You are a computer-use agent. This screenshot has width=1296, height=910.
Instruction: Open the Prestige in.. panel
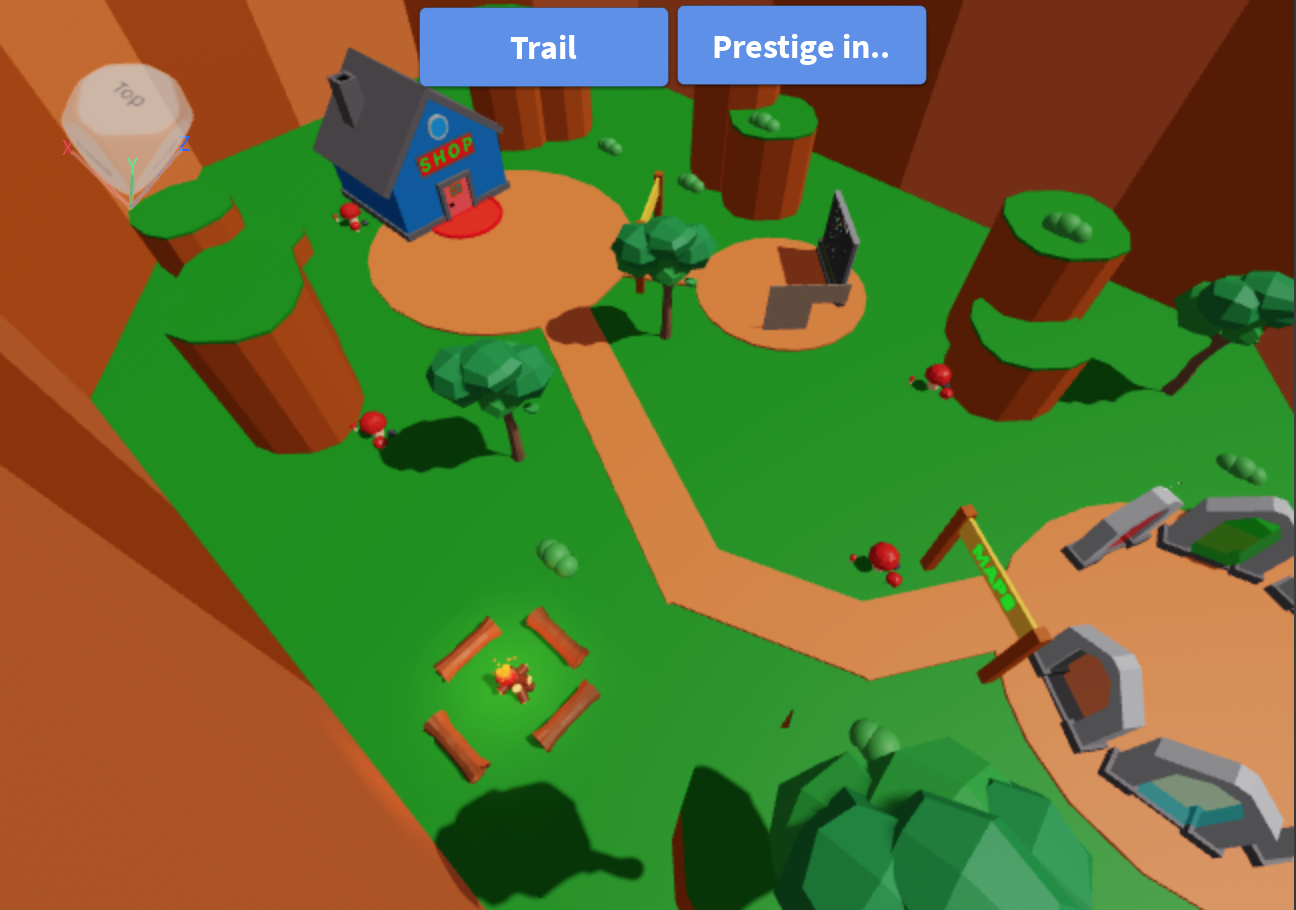point(801,45)
